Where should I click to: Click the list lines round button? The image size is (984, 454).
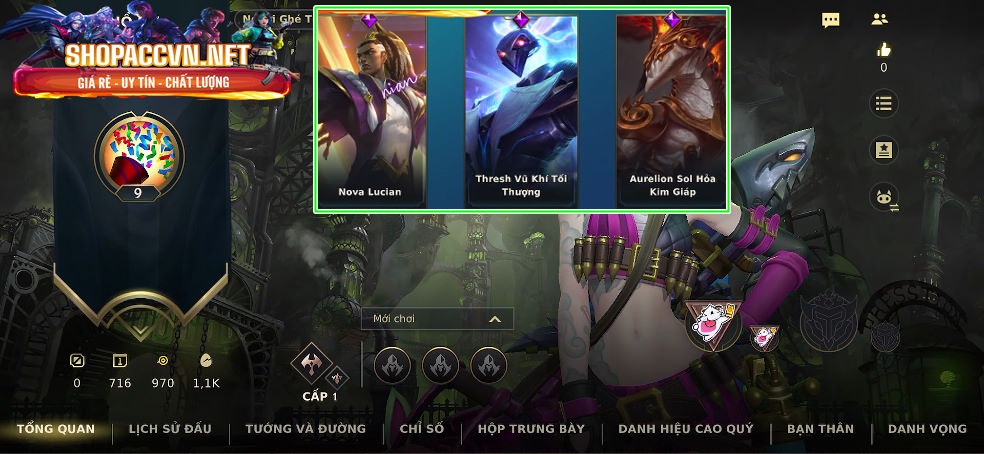pos(883,103)
